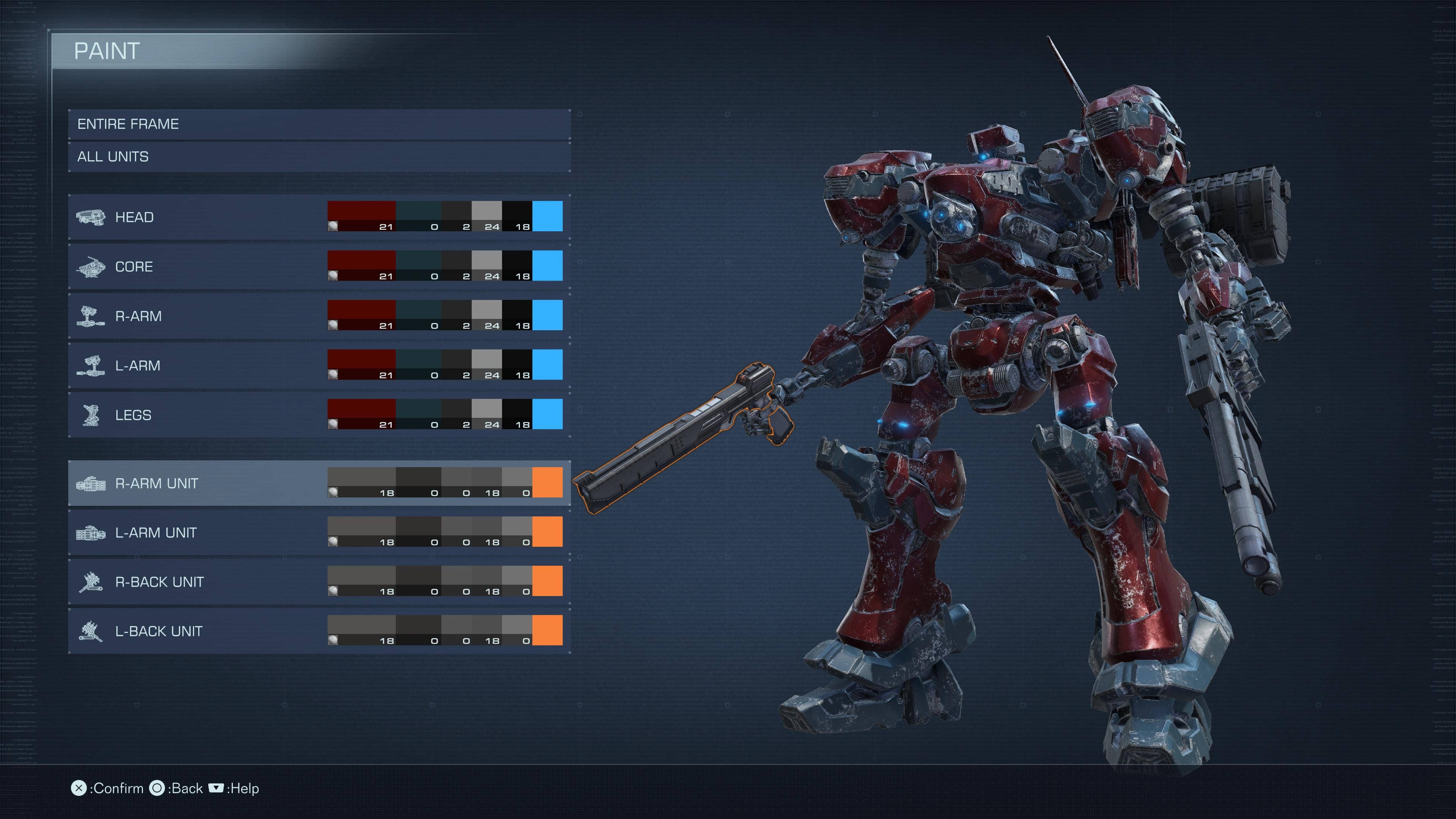Click the LEGS part icon
1456x819 pixels.
click(x=91, y=415)
